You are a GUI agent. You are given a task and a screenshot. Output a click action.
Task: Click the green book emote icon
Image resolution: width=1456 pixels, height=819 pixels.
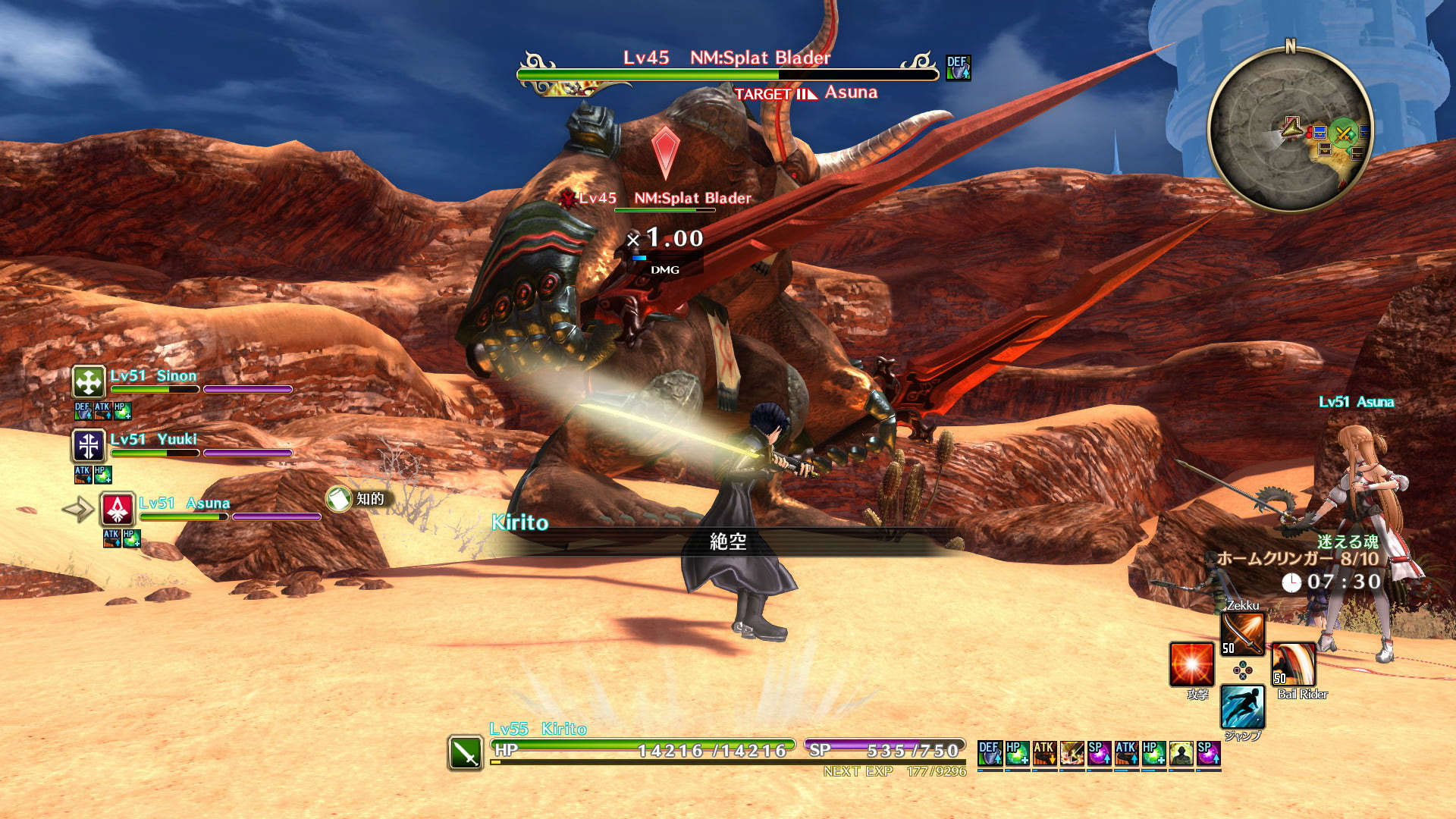tap(338, 499)
